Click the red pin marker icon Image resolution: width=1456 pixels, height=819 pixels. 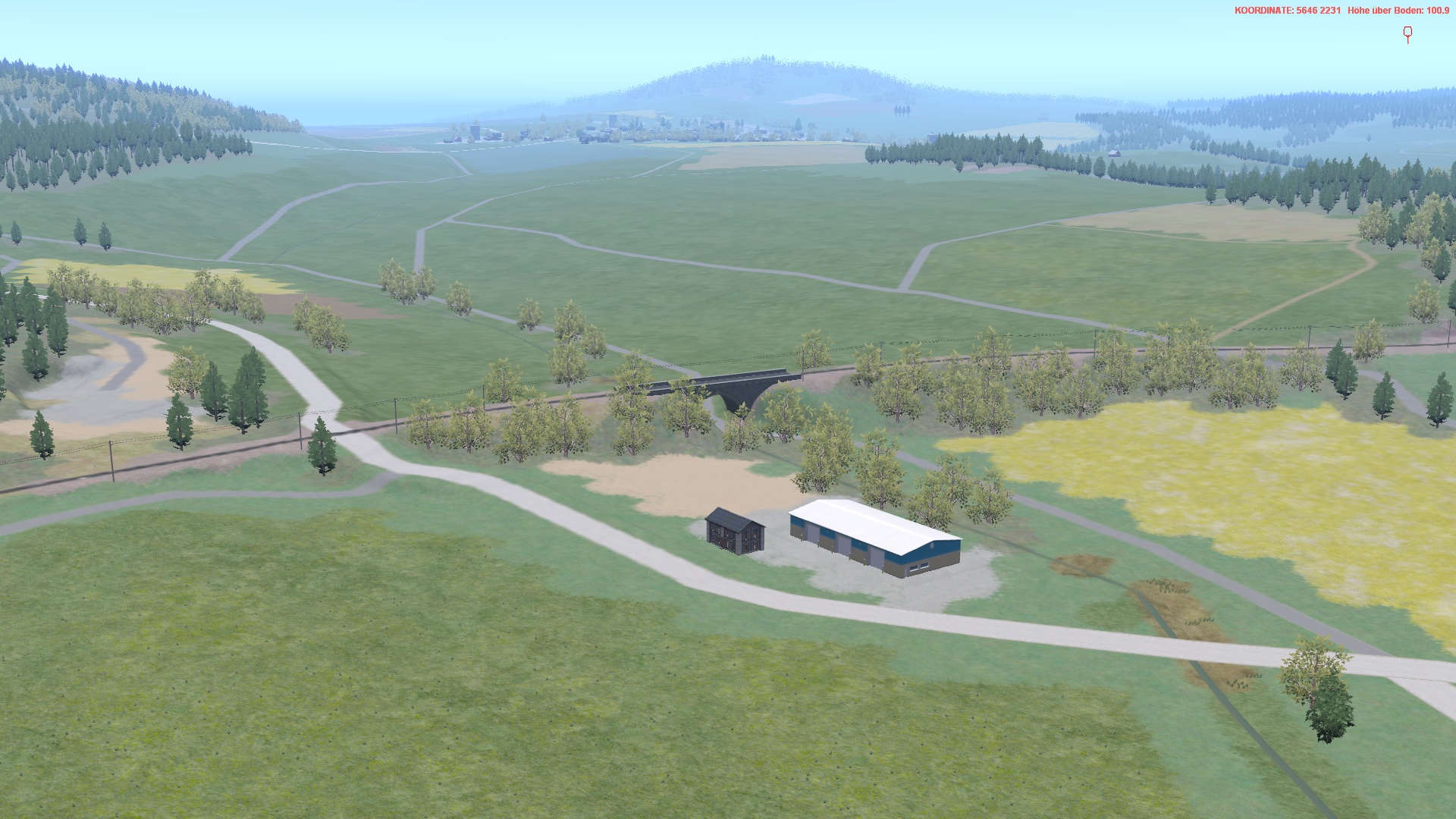point(1407,34)
